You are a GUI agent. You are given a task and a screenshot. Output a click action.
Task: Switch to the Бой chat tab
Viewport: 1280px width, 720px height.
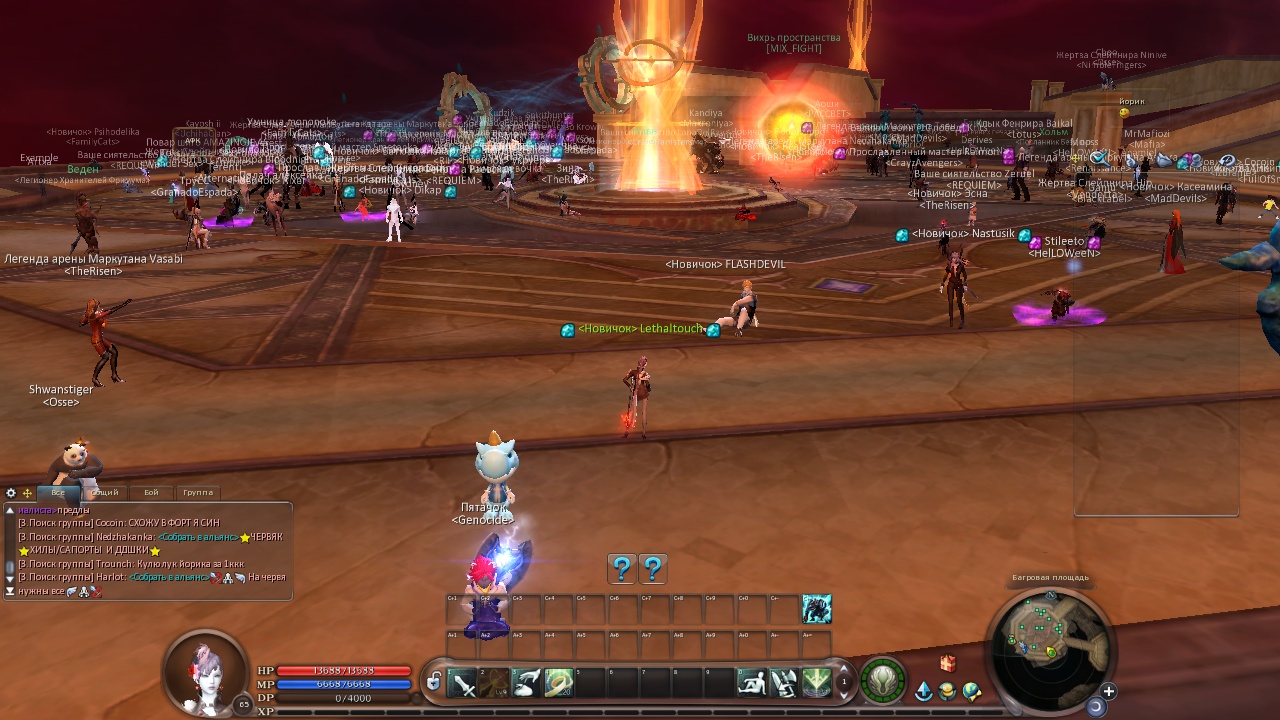coord(151,492)
